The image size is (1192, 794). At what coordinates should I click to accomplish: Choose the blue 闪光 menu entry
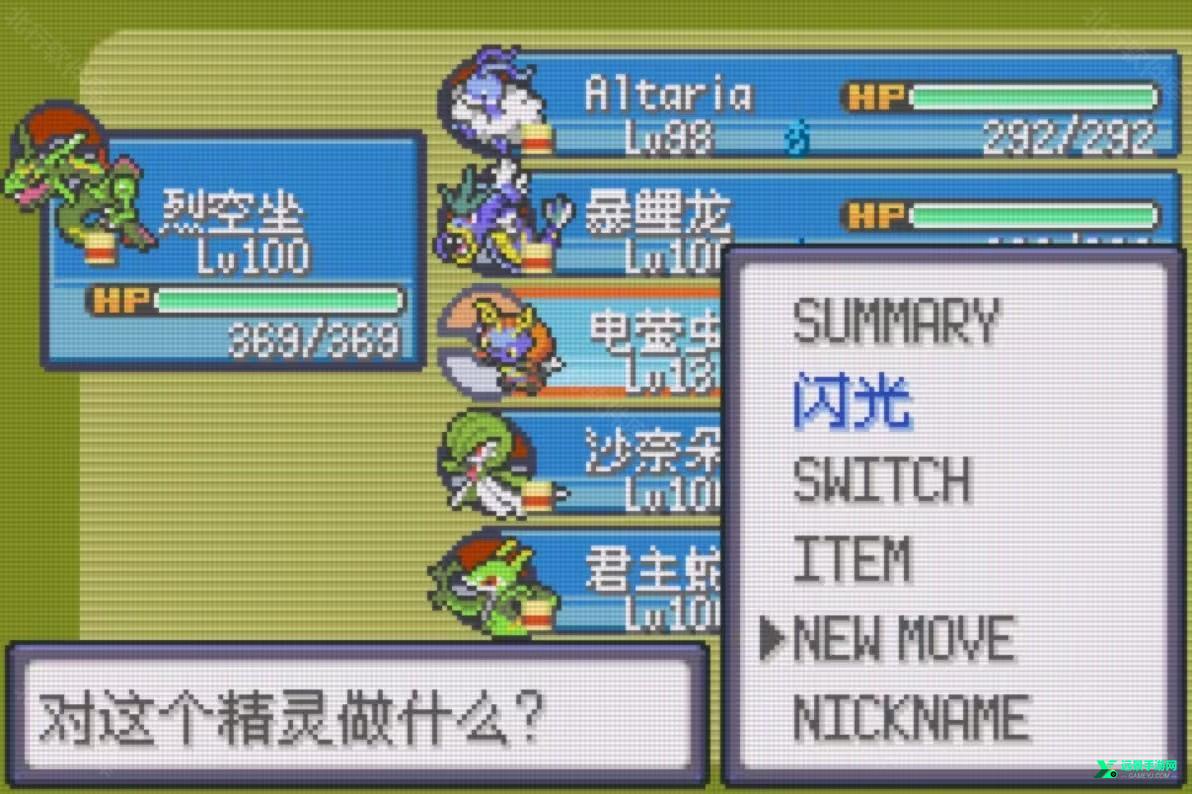[x=853, y=402]
